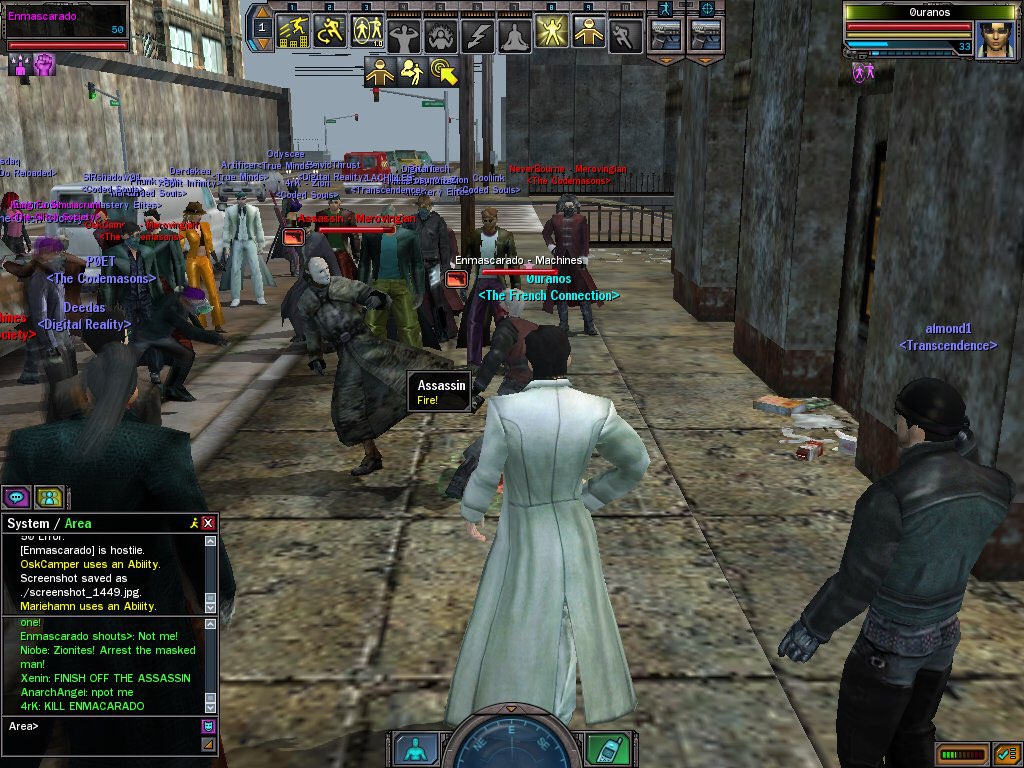Click the compass at the bottom center
Viewport: 1024px width, 768px height.
(512, 738)
